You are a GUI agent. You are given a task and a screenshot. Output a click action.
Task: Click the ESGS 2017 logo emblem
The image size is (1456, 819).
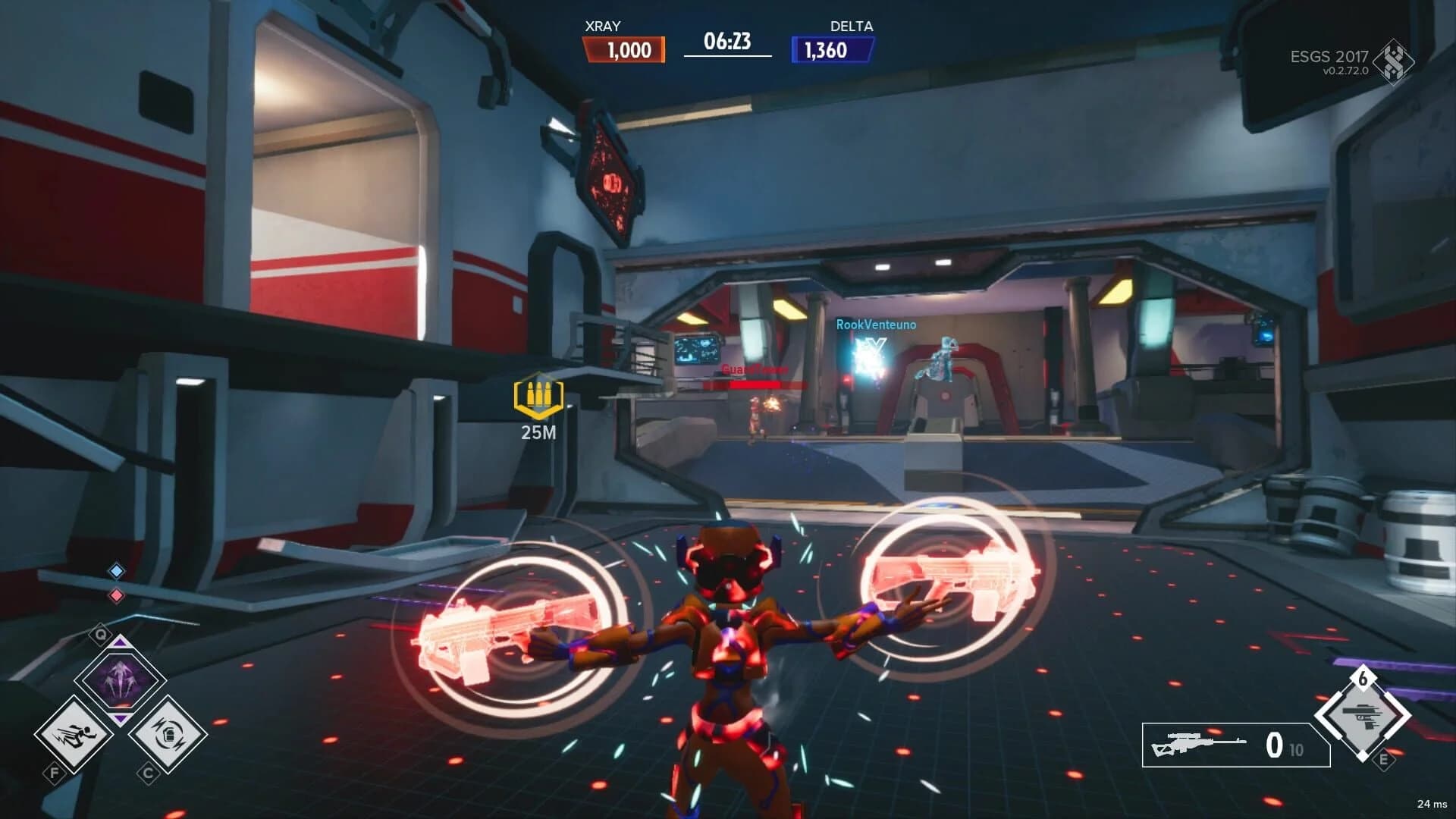pos(1394,61)
